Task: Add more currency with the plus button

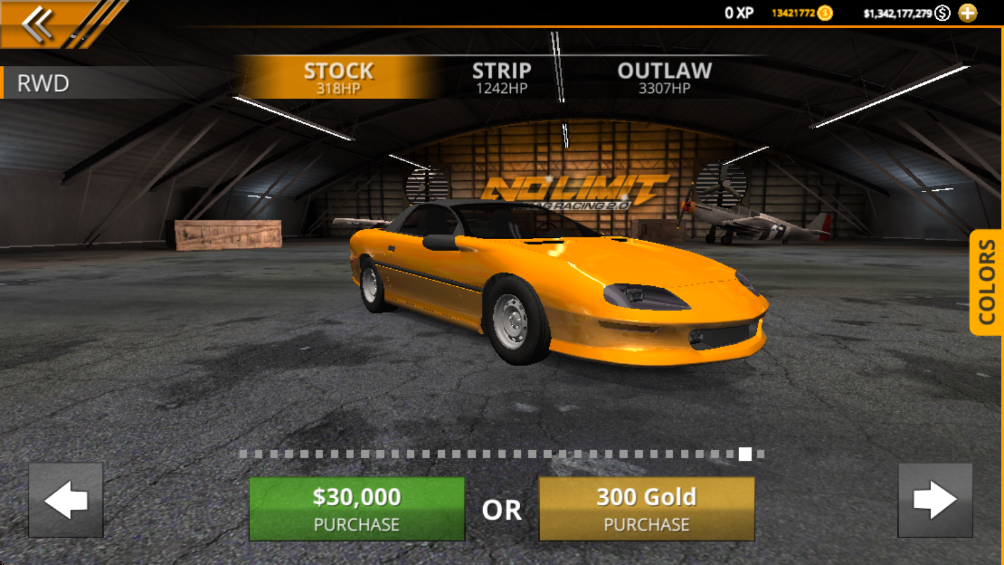Action: pos(967,13)
